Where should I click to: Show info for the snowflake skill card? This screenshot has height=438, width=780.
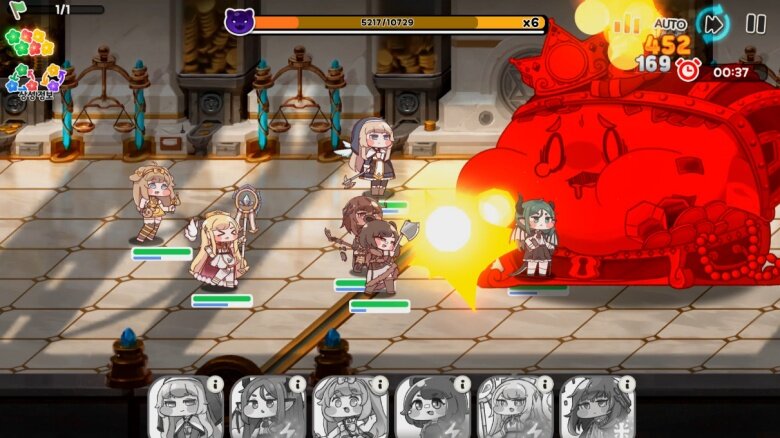(x=626, y=384)
